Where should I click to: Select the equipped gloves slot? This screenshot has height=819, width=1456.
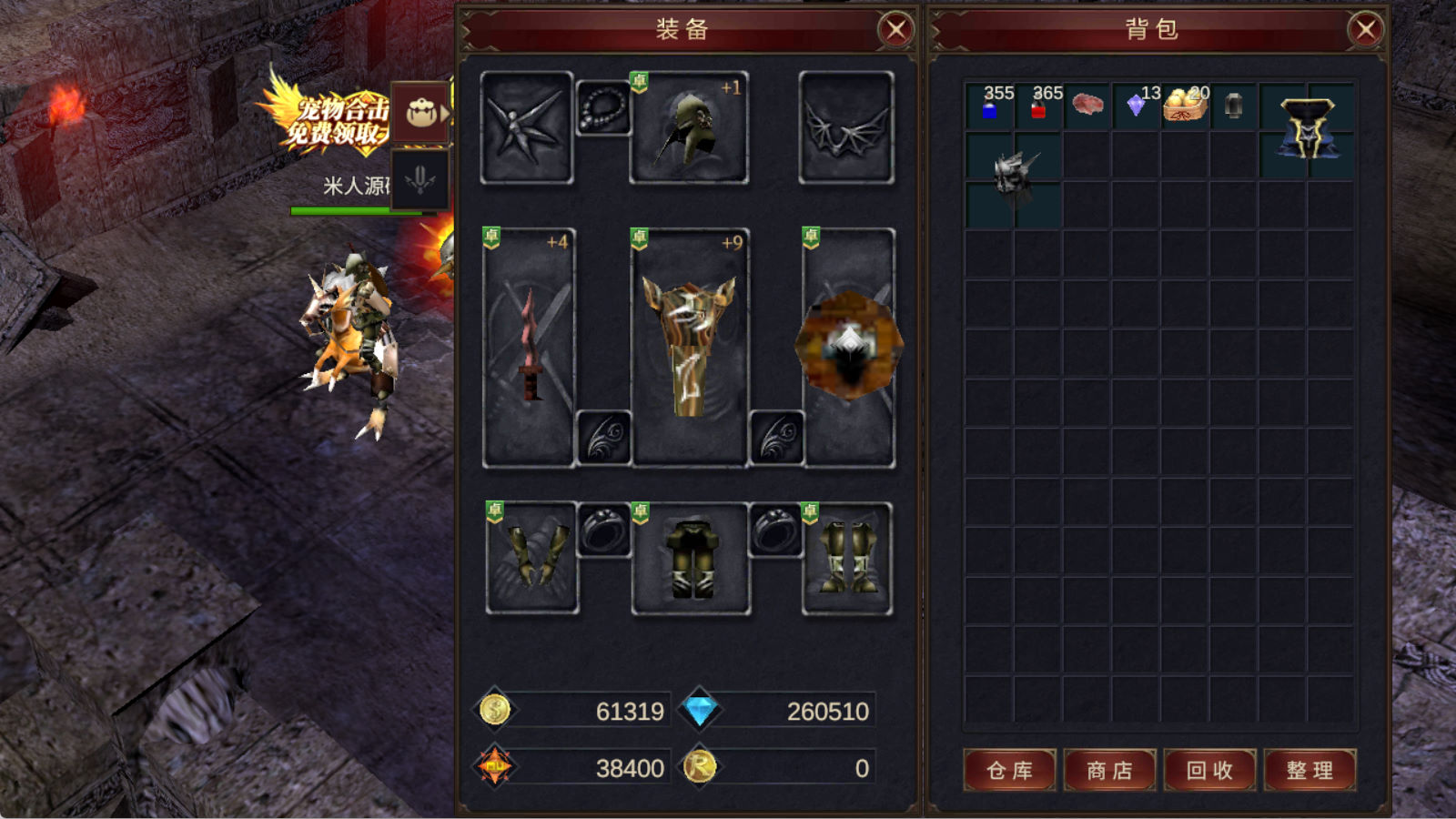(532, 558)
